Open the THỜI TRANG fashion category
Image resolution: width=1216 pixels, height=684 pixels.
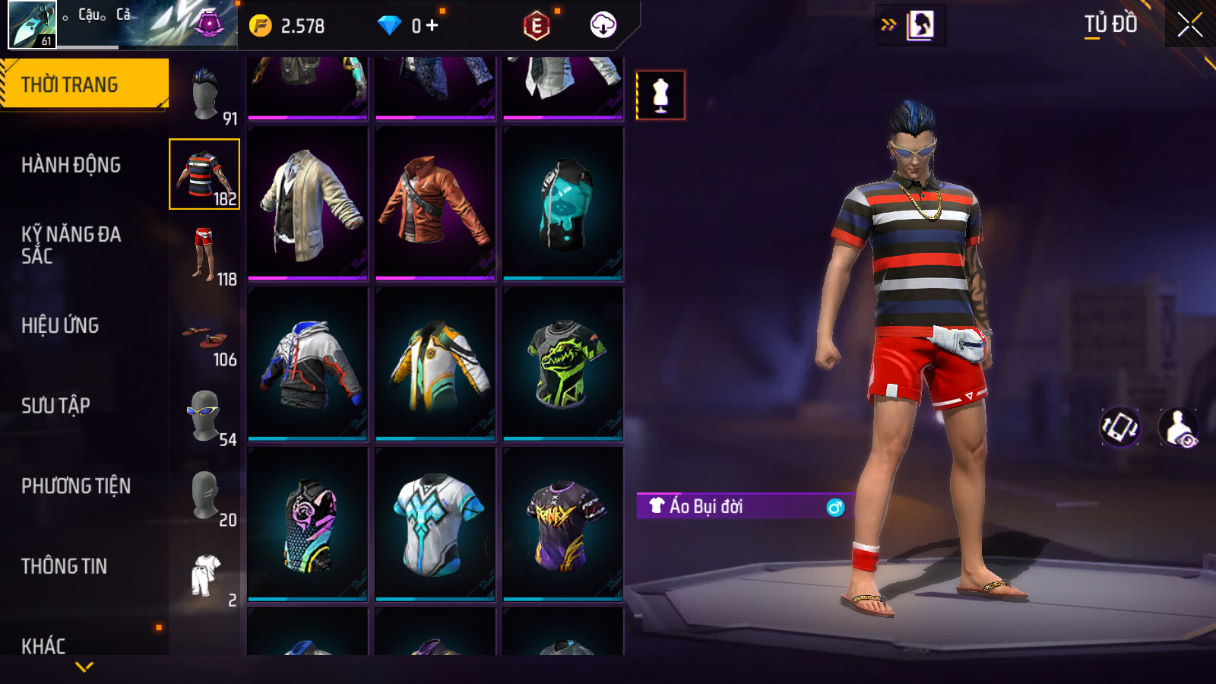click(x=84, y=85)
